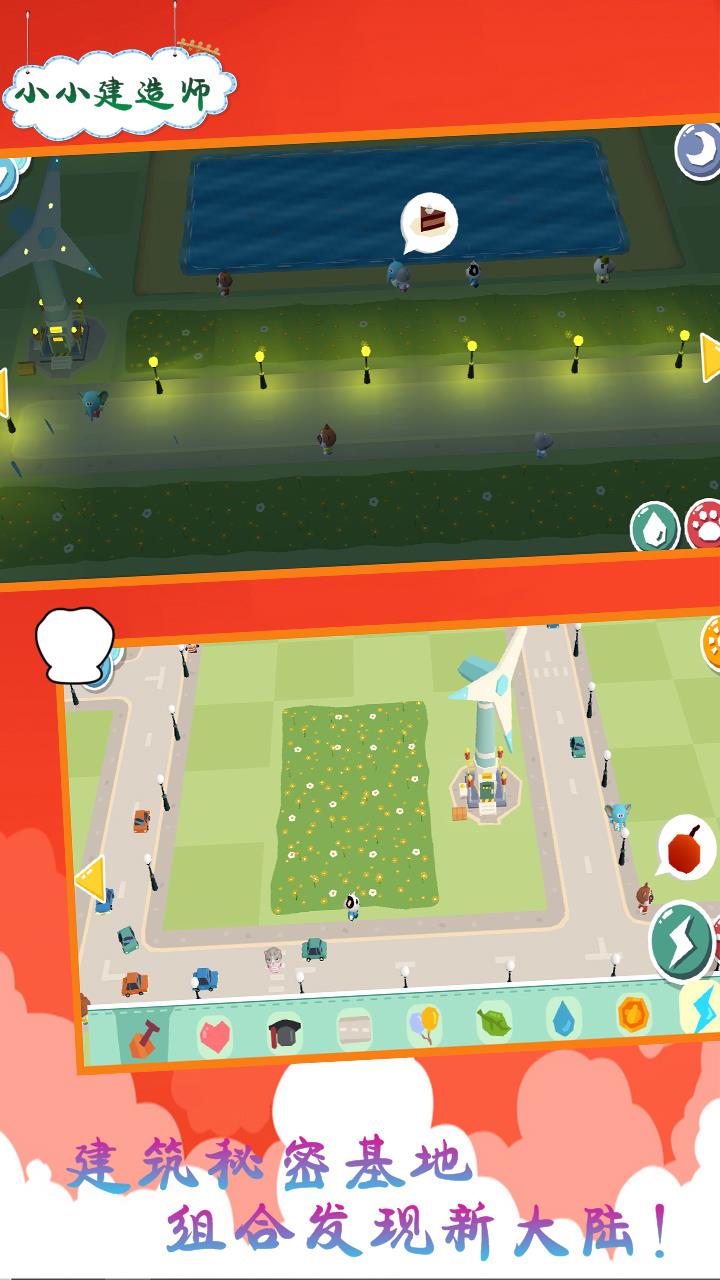Viewport: 720px width, 1280px height.
Task: Choose the blue water drop toolbar category
Action: coord(563,1018)
